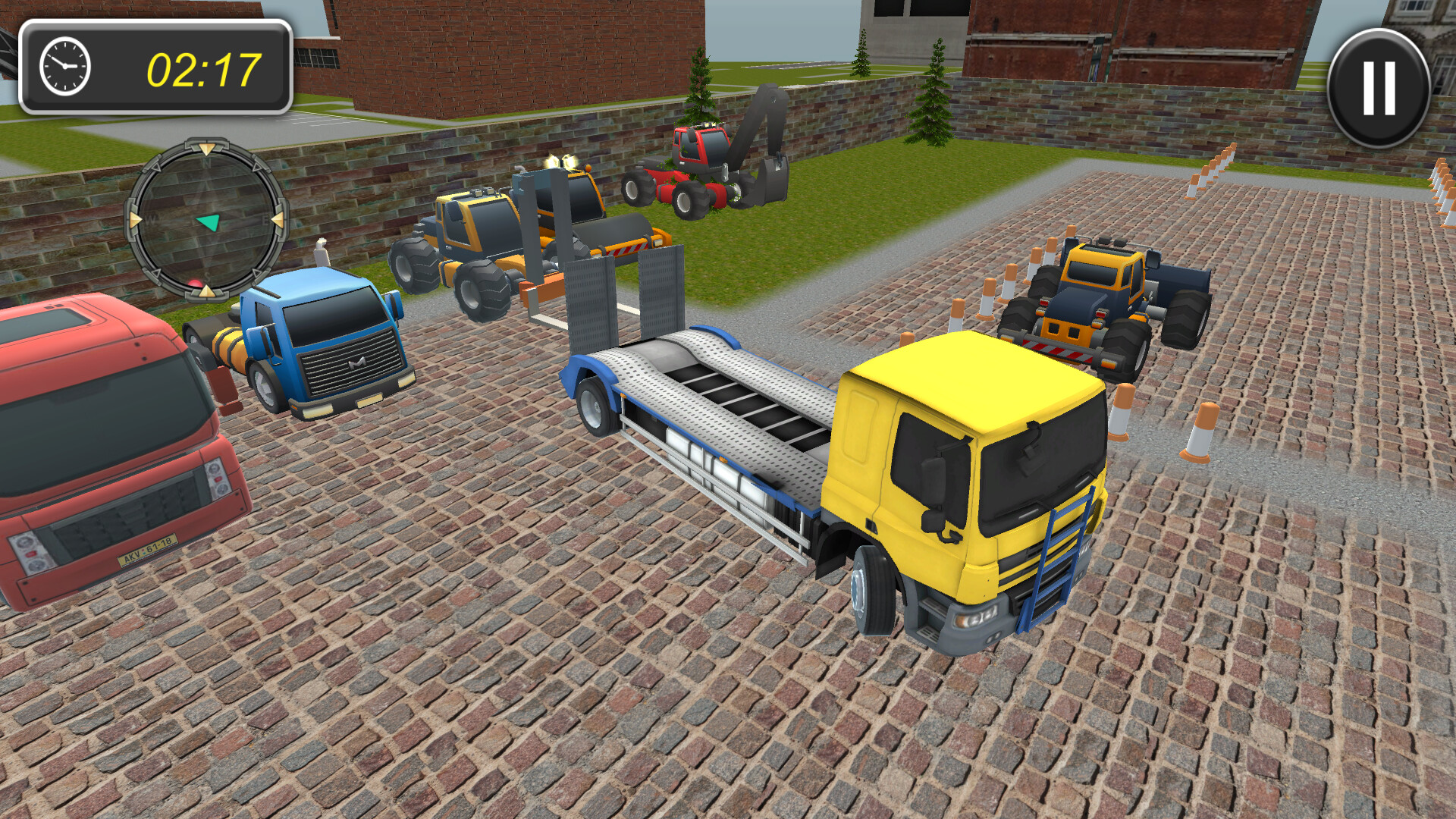Tap the green player arrow inside the compass
1456x819 pixels.
click(209, 222)
